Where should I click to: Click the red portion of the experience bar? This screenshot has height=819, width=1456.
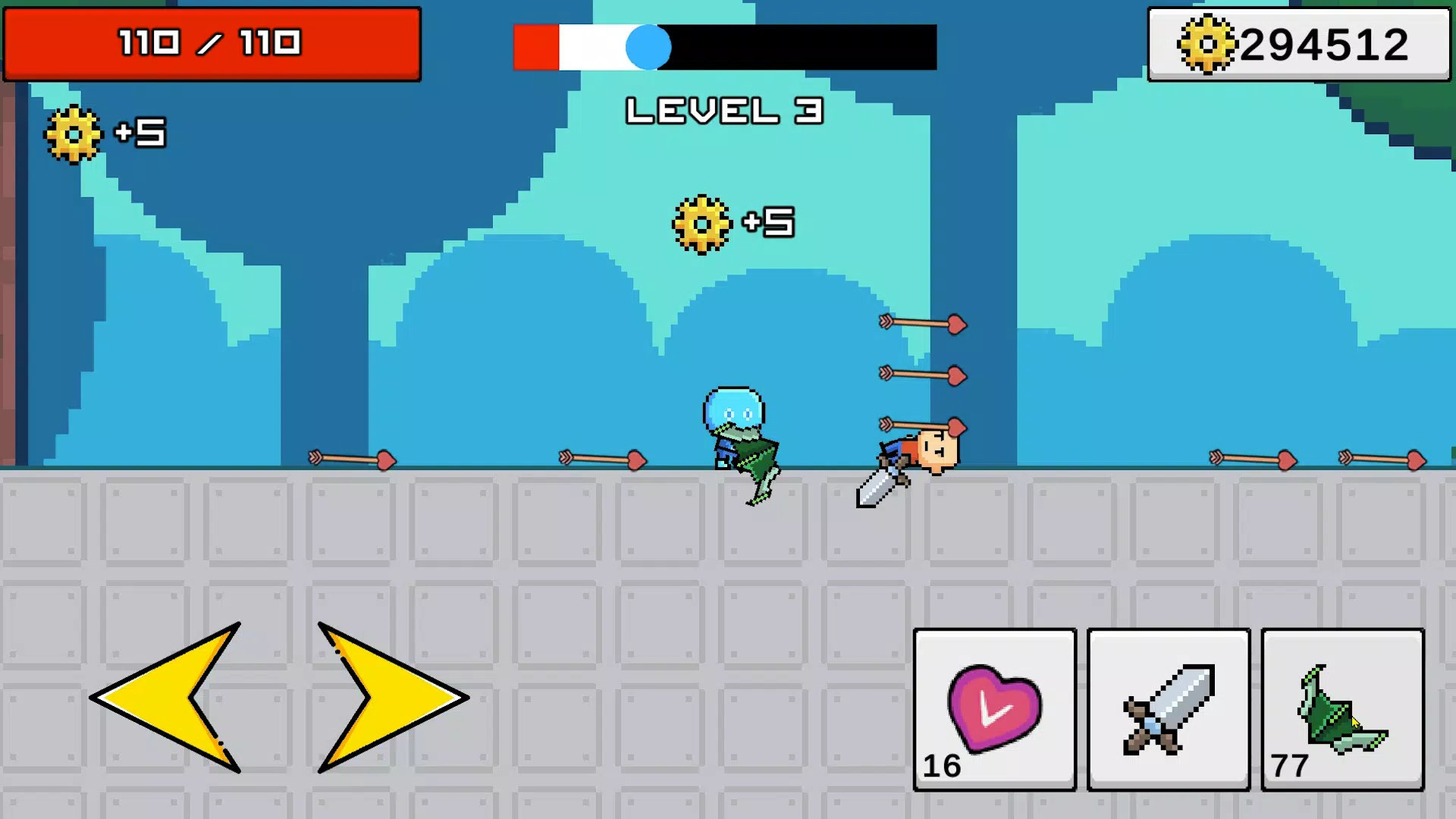[535, 47]
